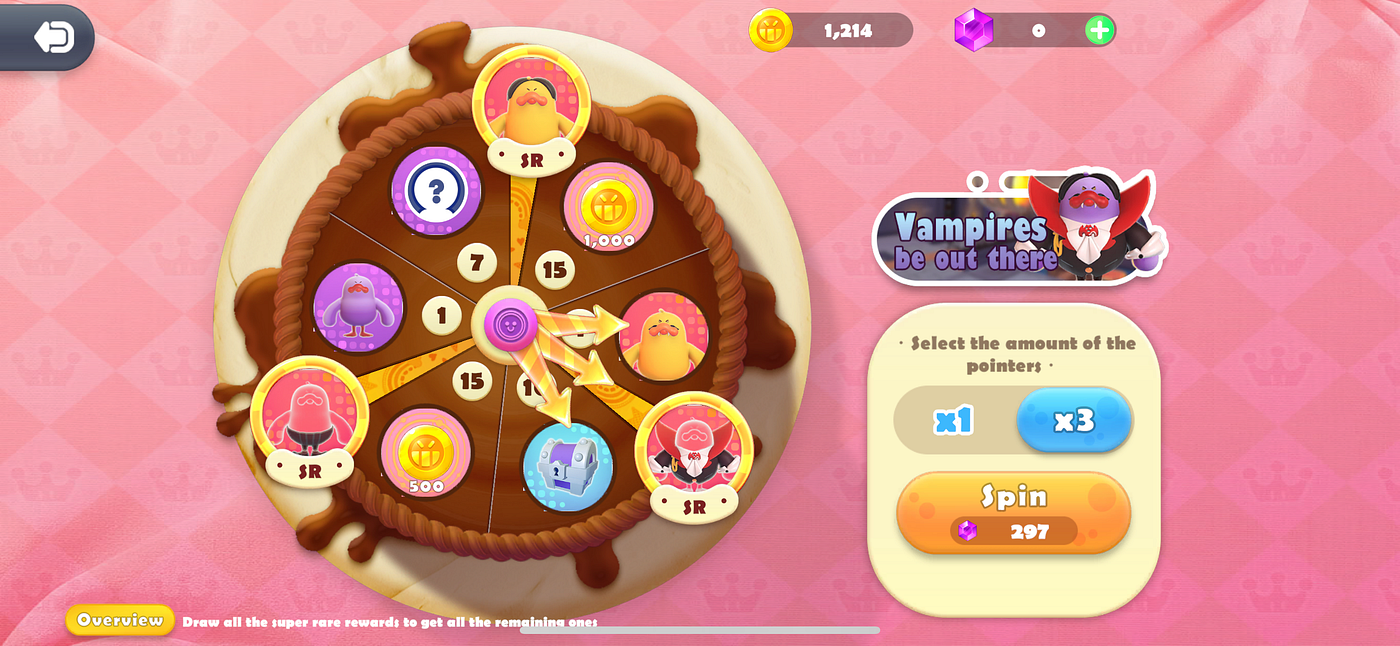View the 500 coin reward
The image size is (1400, 646).
[426, 453]
